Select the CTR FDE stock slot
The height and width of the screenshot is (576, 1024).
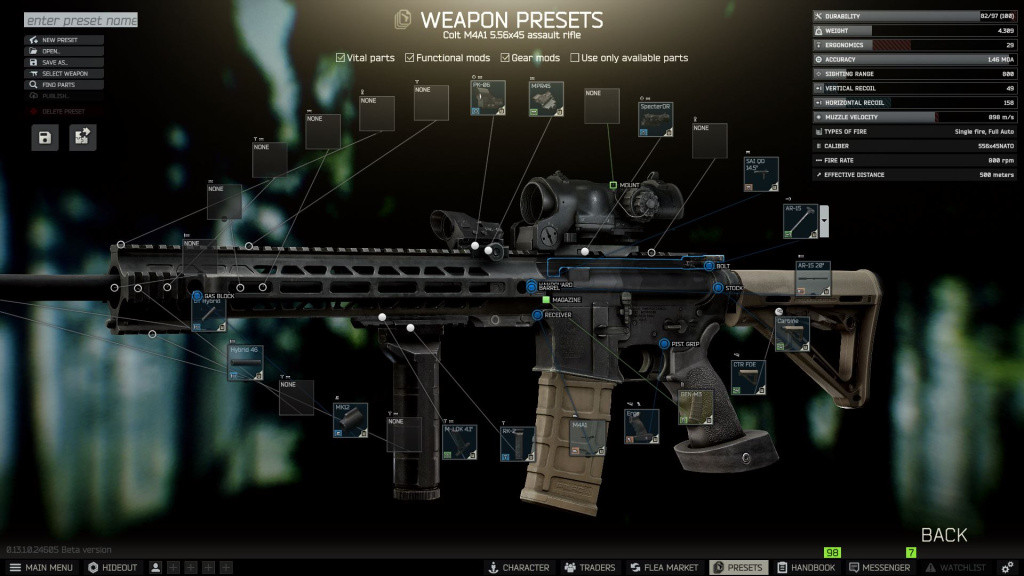749,378
